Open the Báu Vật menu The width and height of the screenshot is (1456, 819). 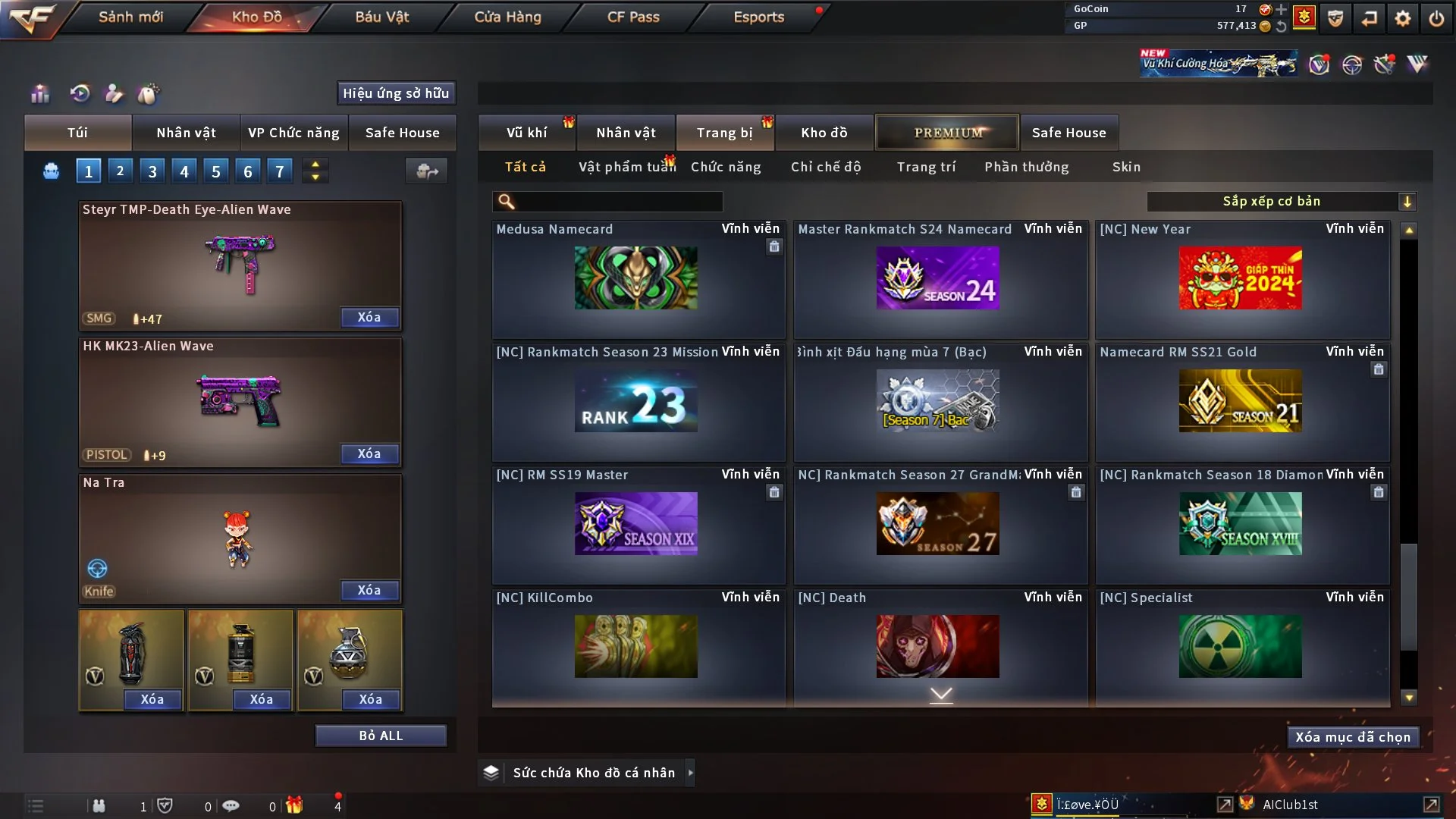(381, 17)
